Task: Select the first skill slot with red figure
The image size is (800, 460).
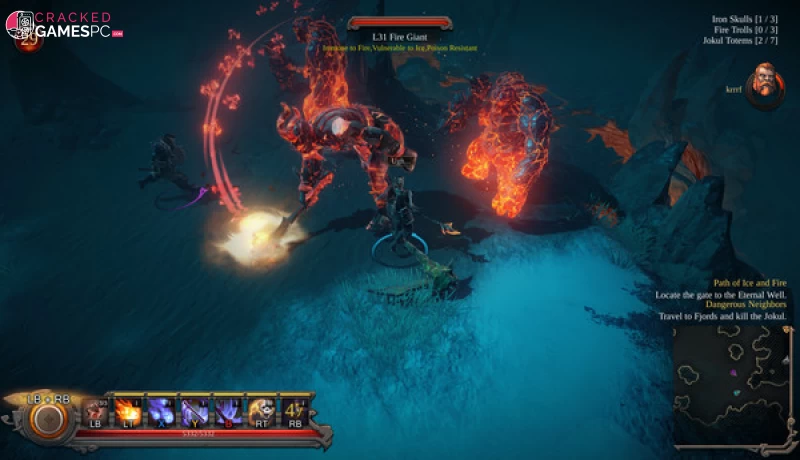Action: (96, 409)
